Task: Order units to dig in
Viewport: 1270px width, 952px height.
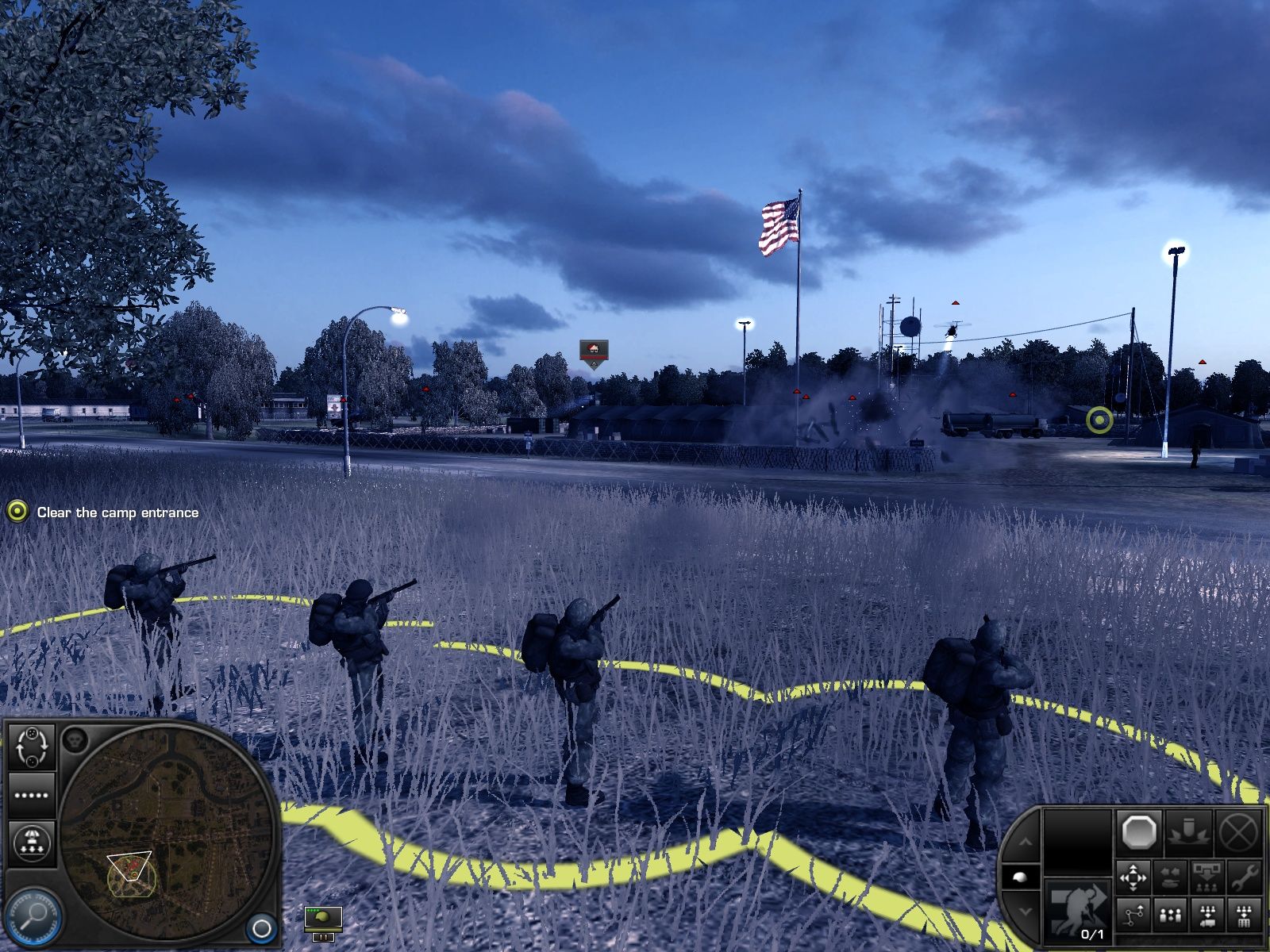Action: pyautogui.click(x=1187, y=832)
